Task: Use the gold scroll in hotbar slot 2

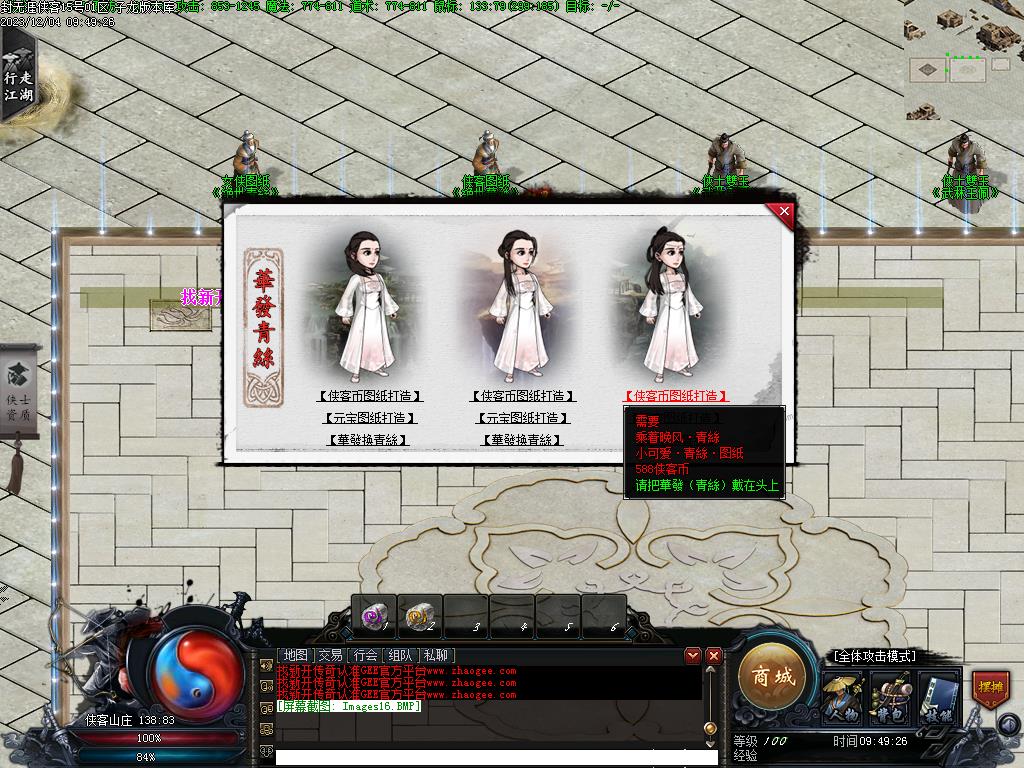Action: pos(420,616)
